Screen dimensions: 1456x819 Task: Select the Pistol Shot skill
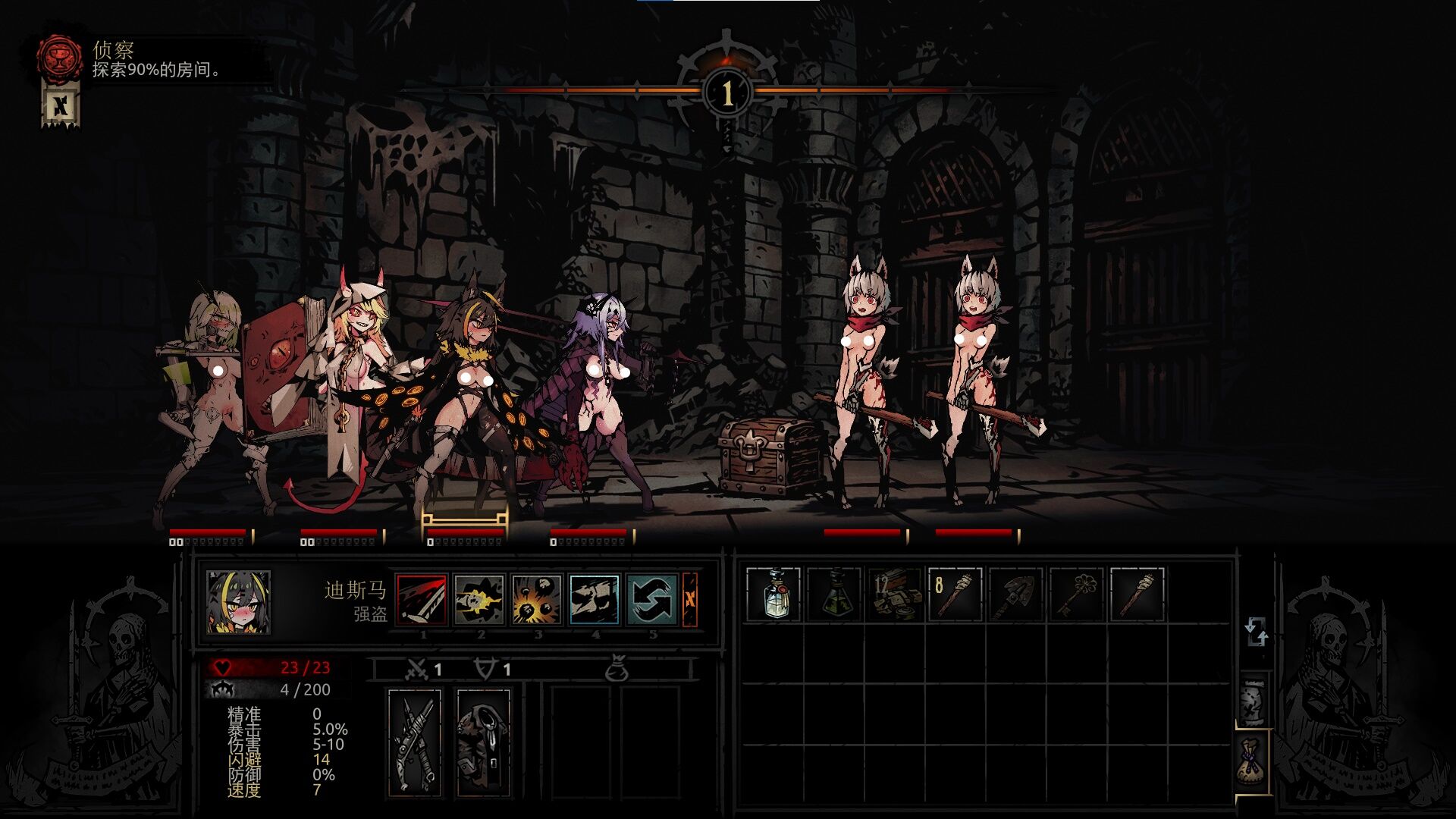tap(479, 600)
